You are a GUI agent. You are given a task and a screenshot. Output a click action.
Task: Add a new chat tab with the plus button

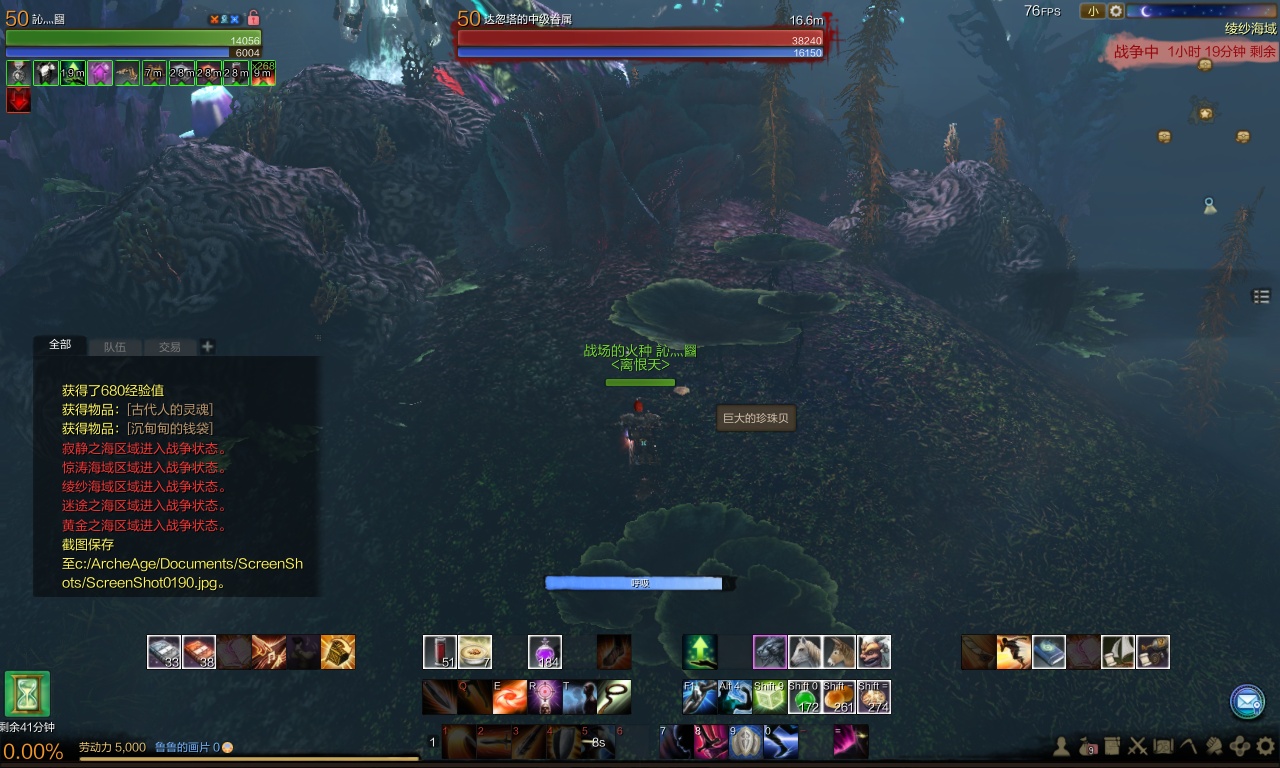208,347
